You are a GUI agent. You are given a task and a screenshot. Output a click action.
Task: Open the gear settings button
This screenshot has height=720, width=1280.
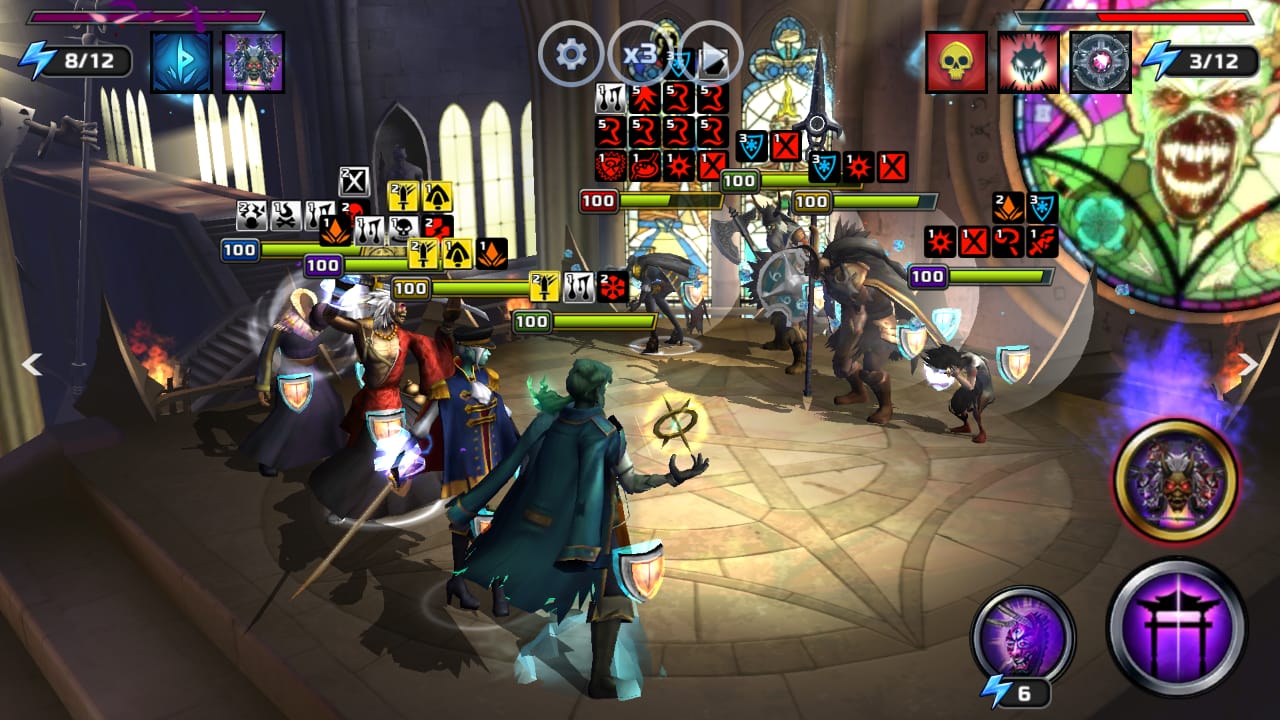coord(571,53)
